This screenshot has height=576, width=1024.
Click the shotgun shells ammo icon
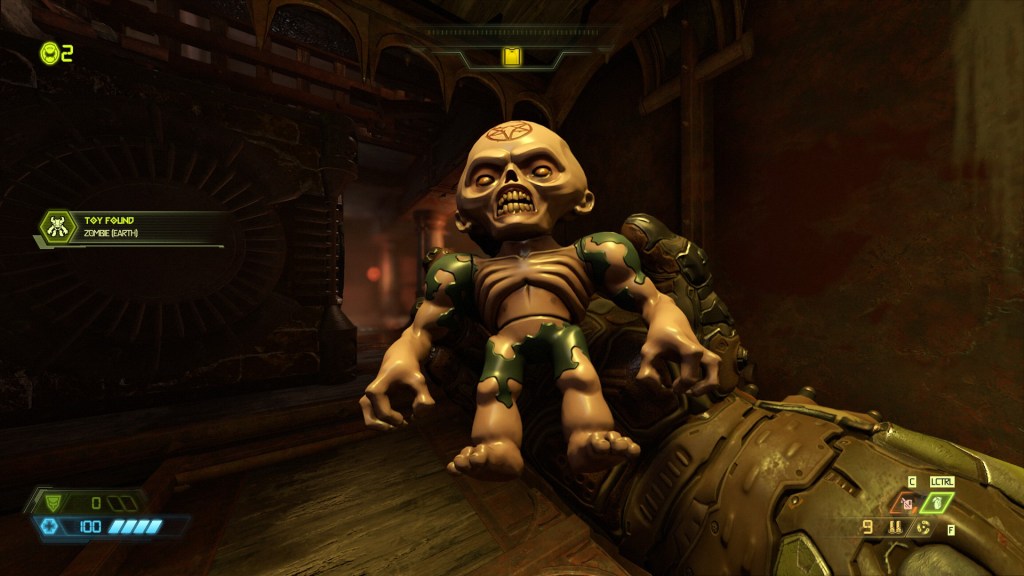(893, 527)
